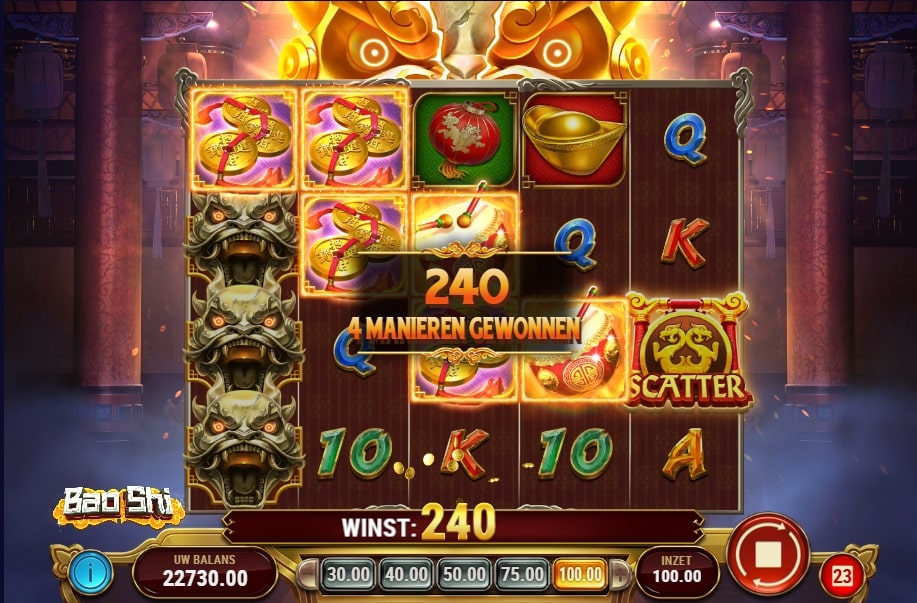Select the highlighted 100.00 bet

tap(581, 575)
